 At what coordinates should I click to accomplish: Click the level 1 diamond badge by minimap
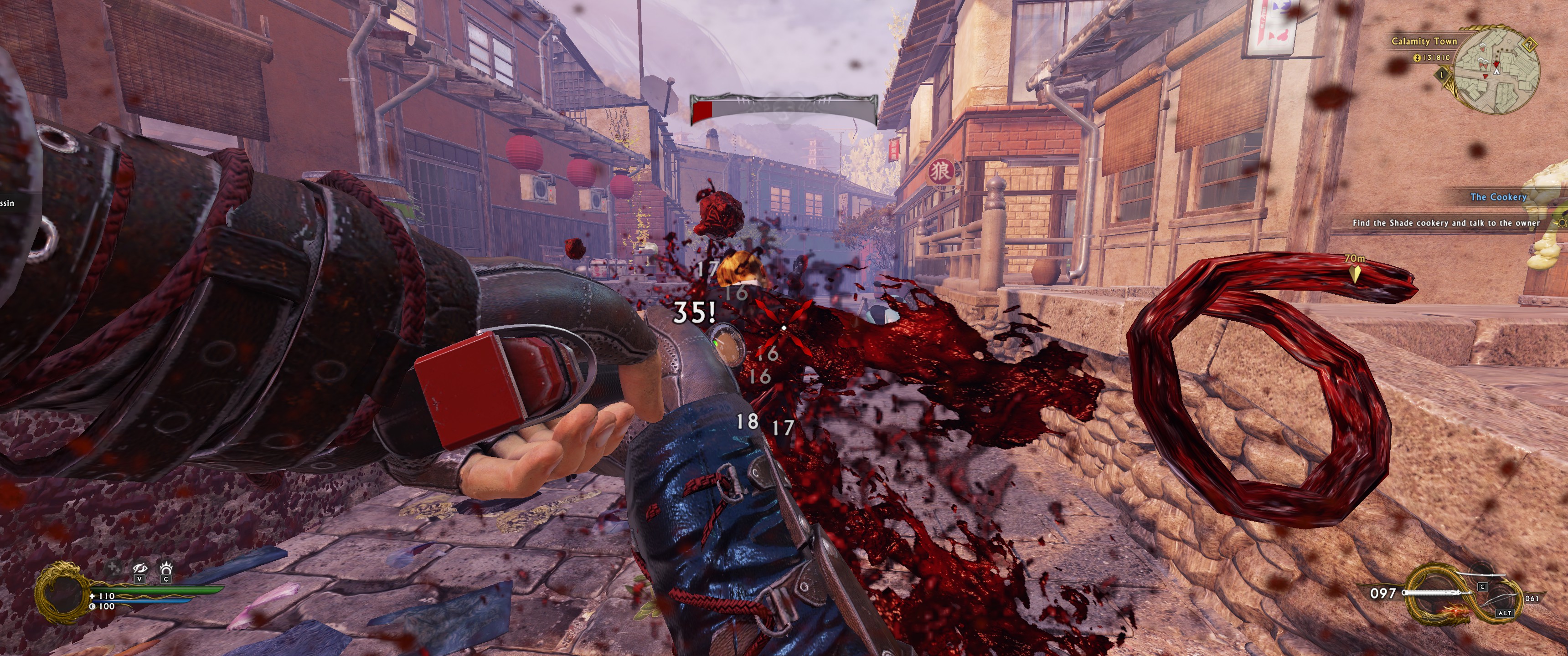pos(1441,75)
